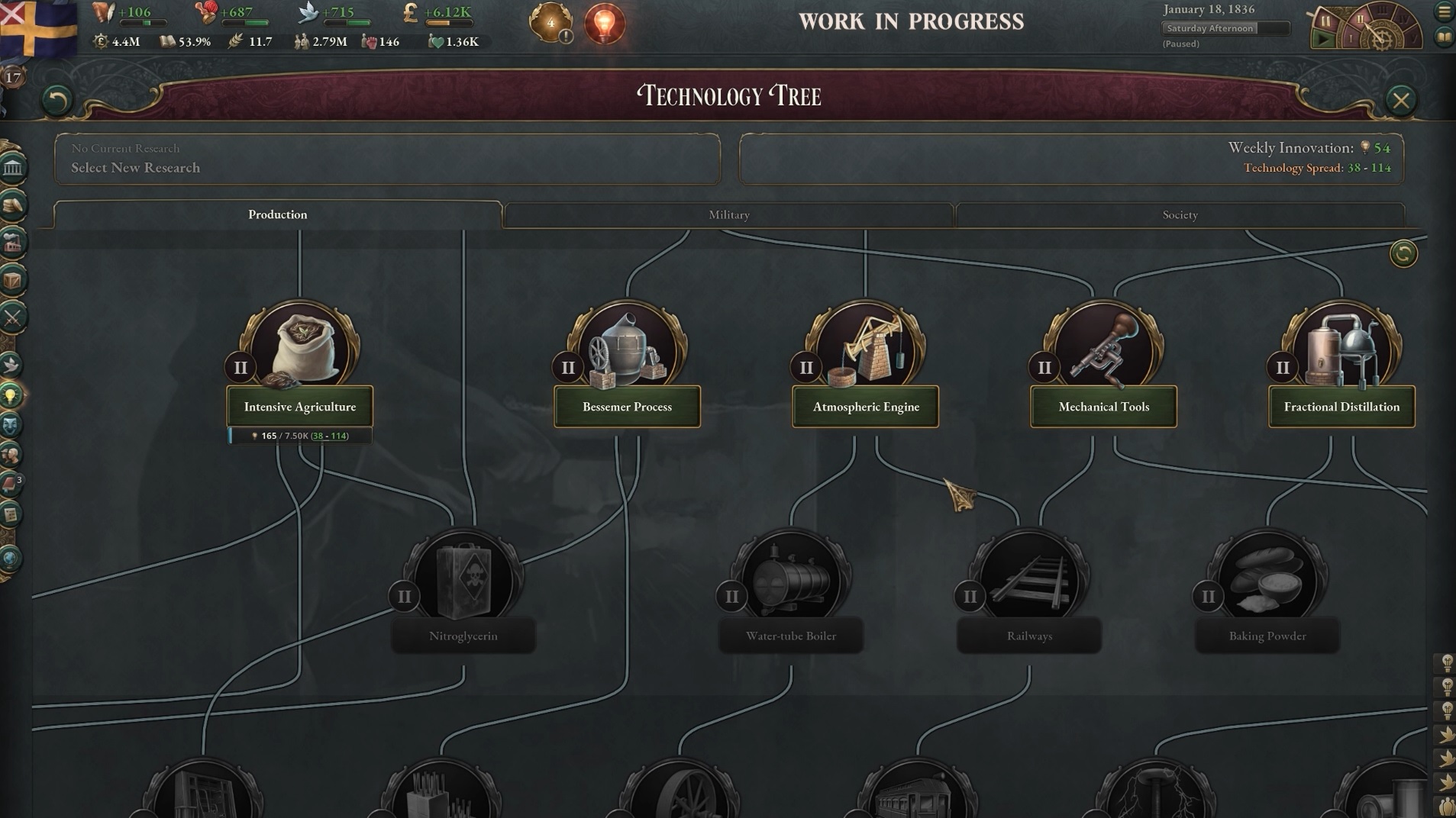Go back with the return arrow button
The width and height of the screenshot is (1456, 818).
56,100
